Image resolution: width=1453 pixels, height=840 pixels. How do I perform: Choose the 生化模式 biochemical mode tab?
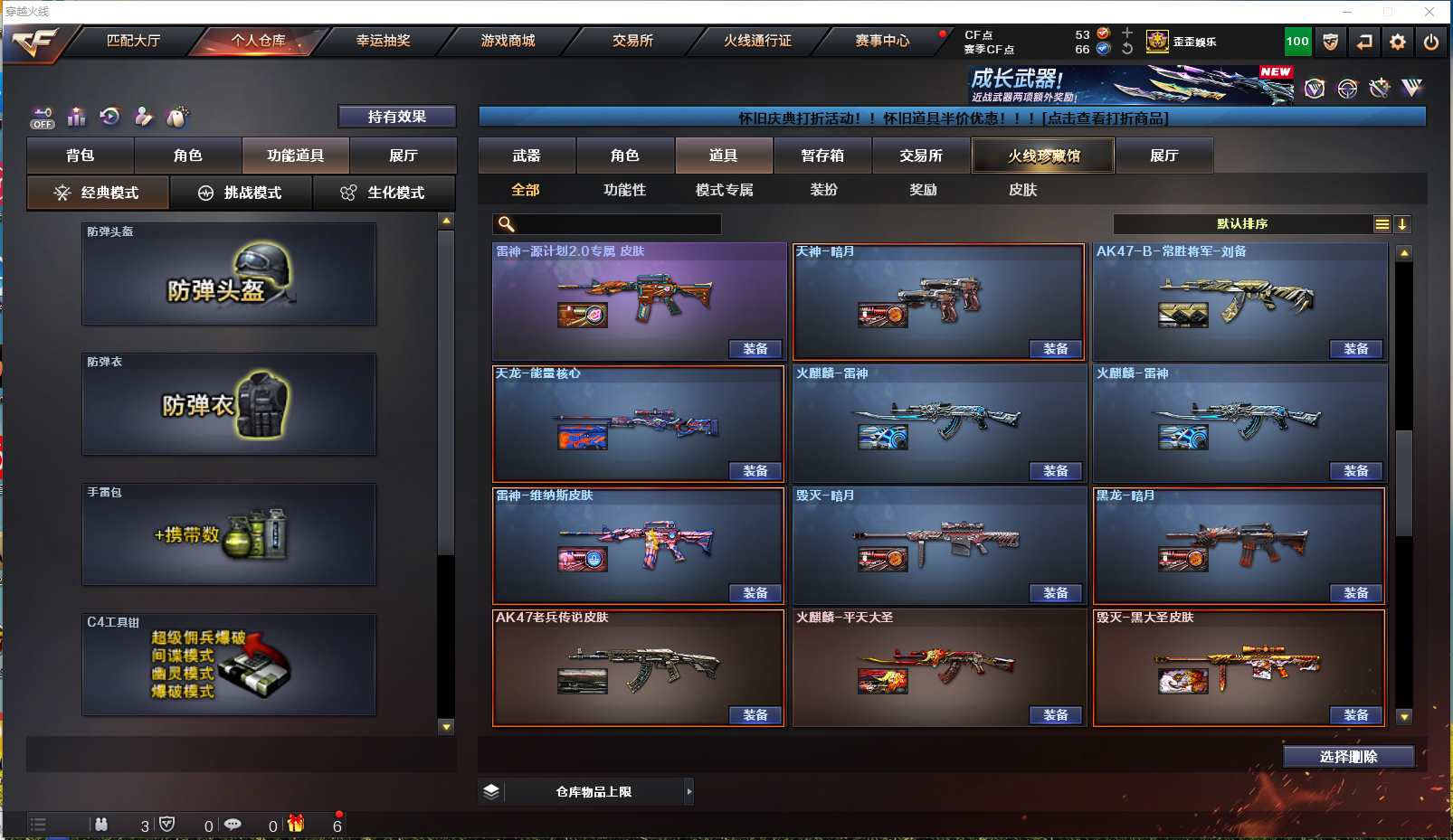coord(384,193)
